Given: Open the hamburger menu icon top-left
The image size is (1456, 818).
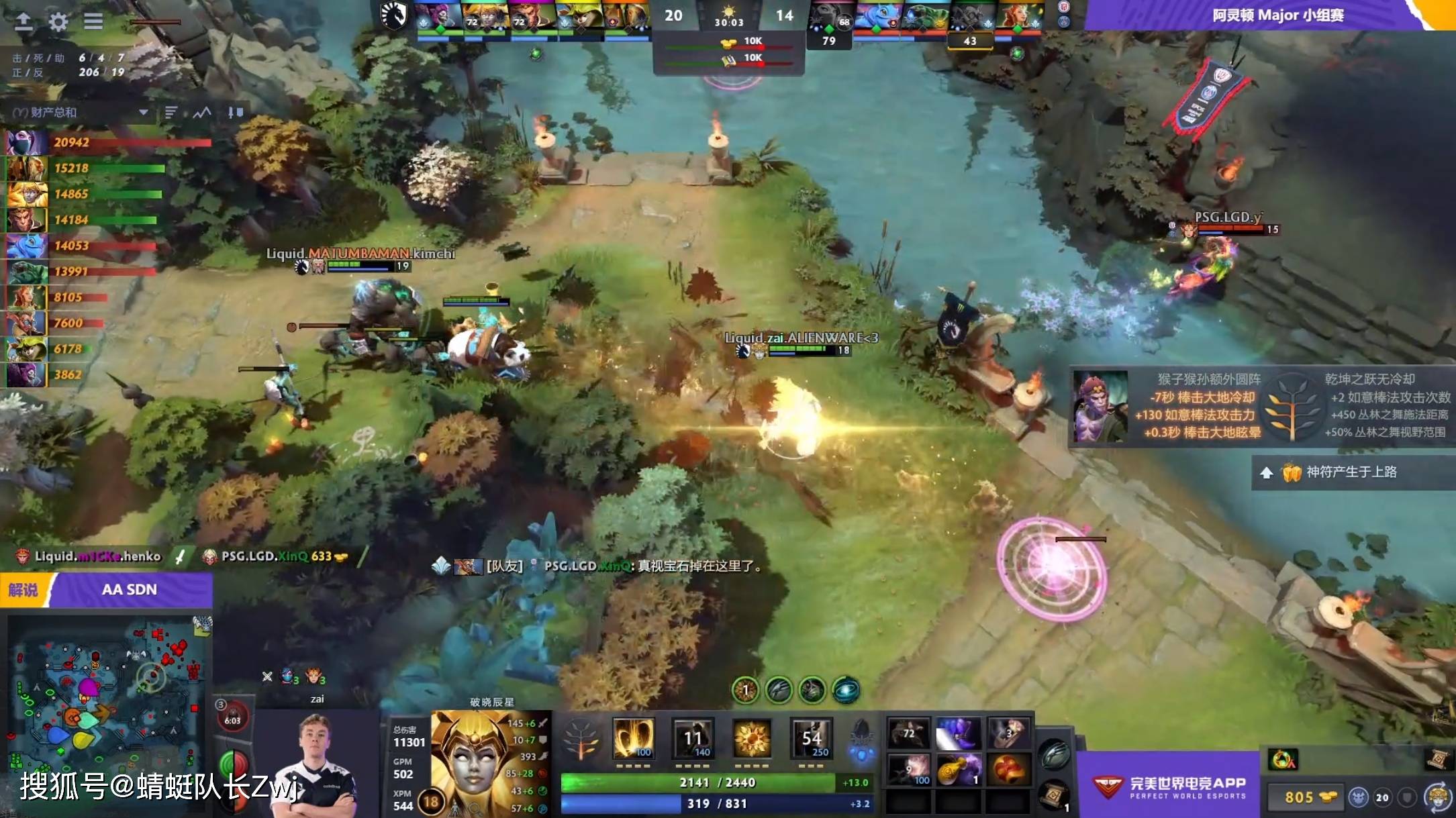Looking at the screenshot, I should [94, 21].
